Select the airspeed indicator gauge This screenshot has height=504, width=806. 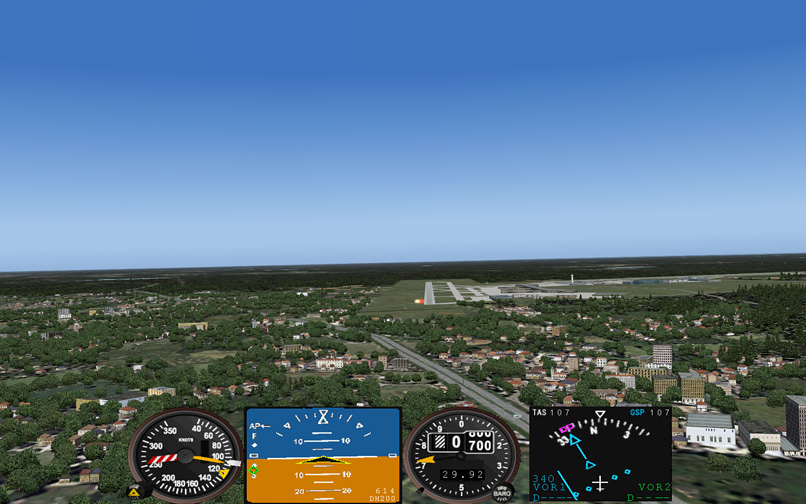(x=185, y=455)
